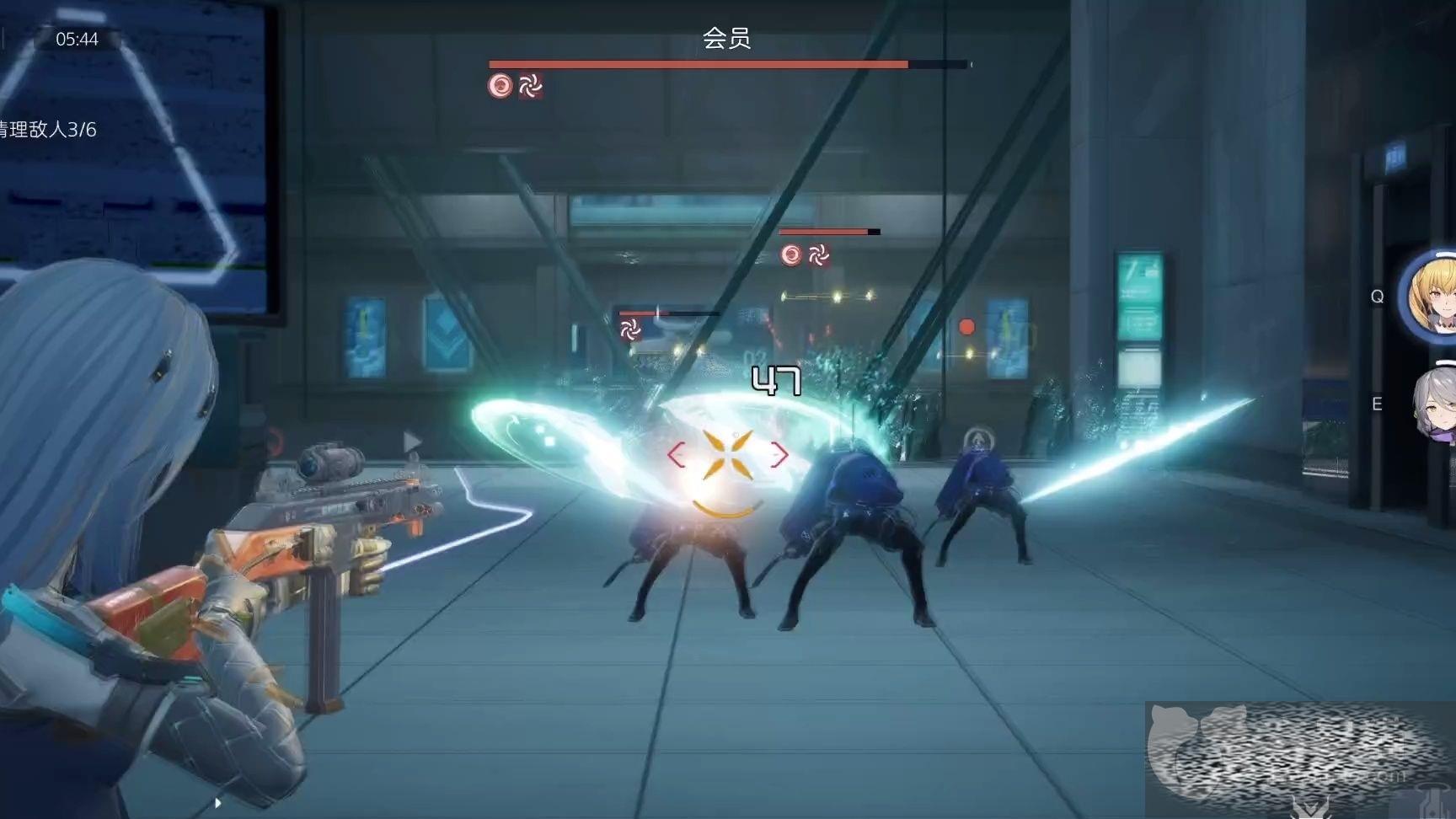Switch to the grey-haired teammate portrait

point(1437,404)
